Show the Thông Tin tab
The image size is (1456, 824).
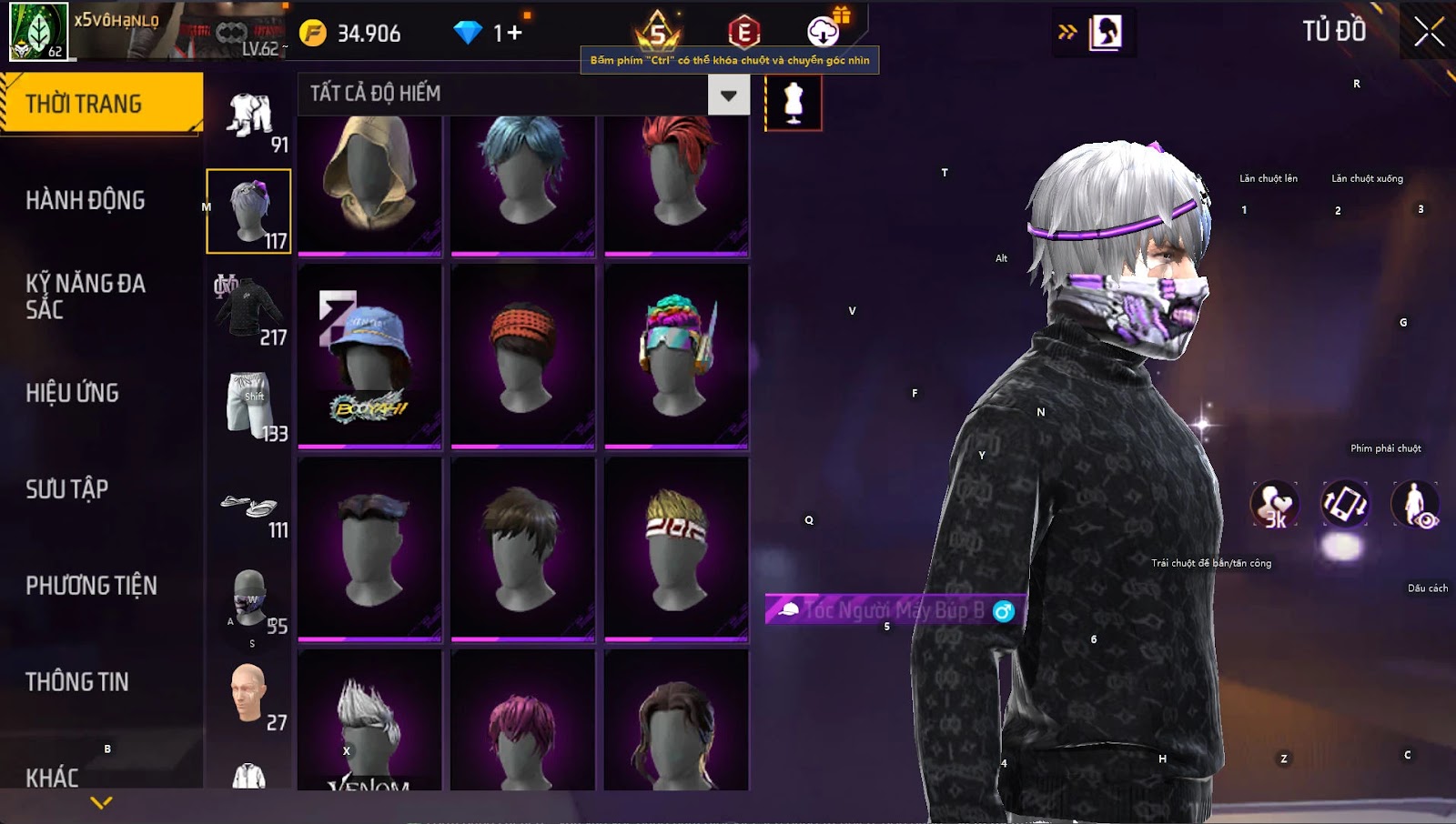click(x=76, y=682)
